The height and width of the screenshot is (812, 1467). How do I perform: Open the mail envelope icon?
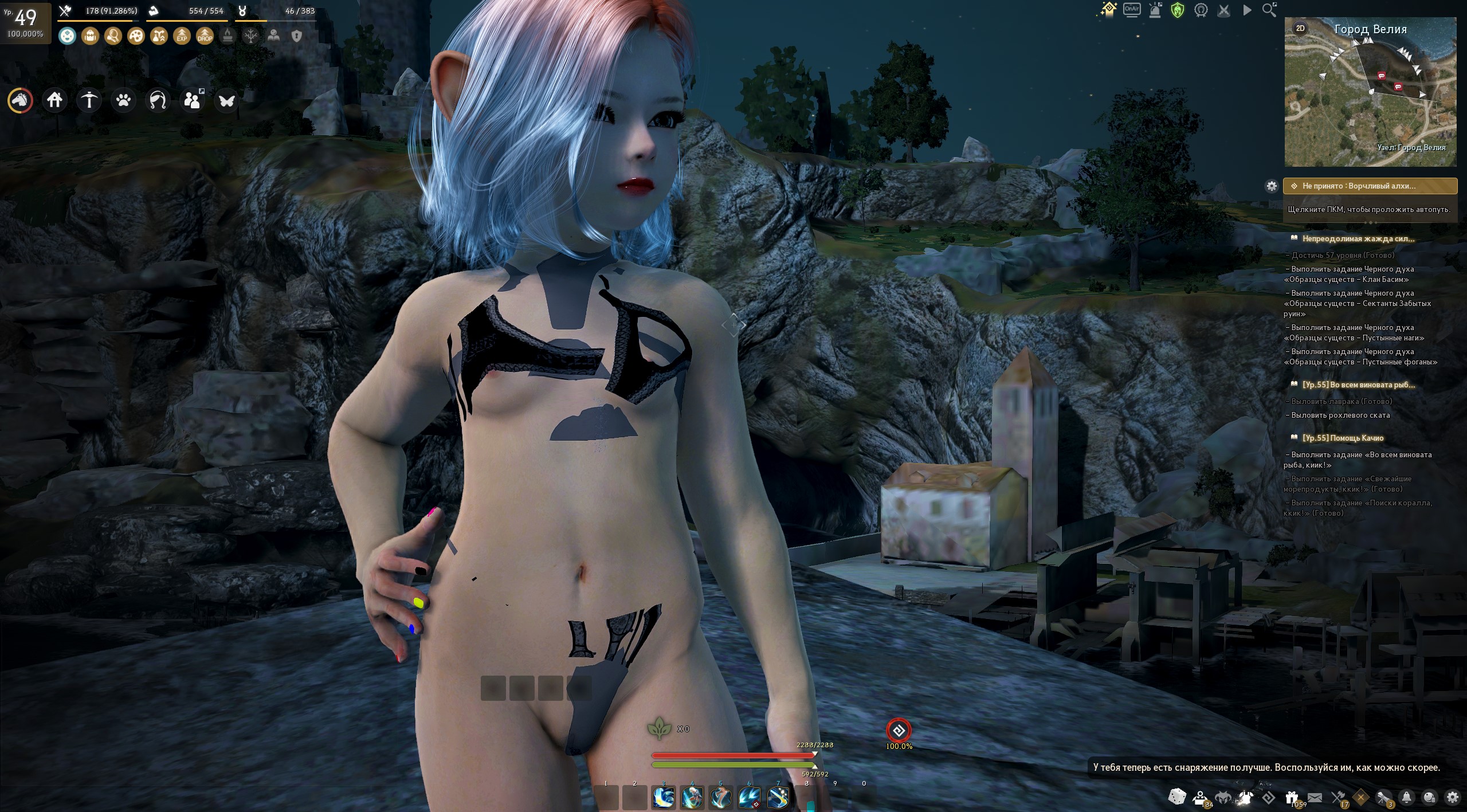[1315, 798]
